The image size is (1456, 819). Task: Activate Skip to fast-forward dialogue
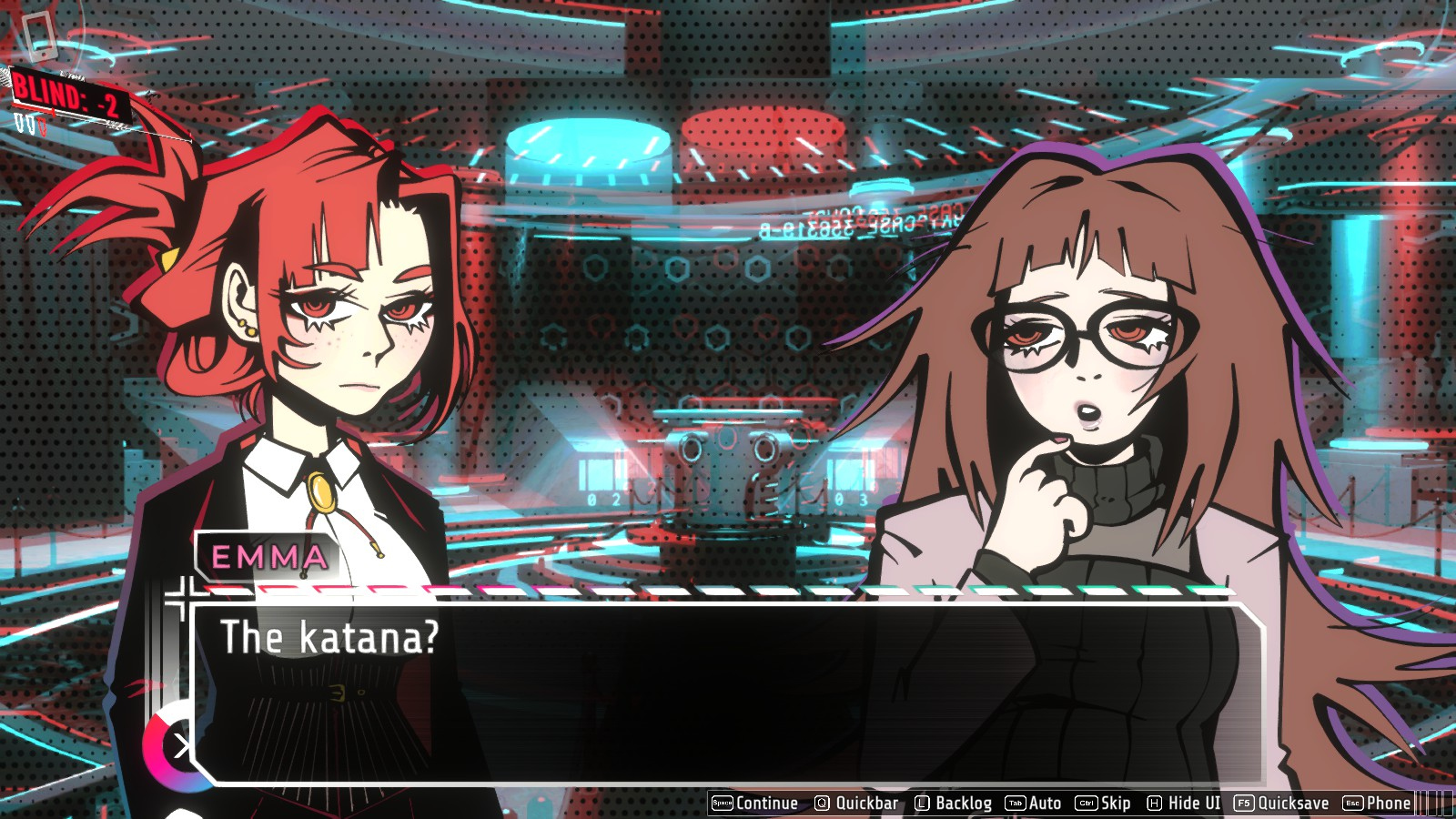[1103, 803]
